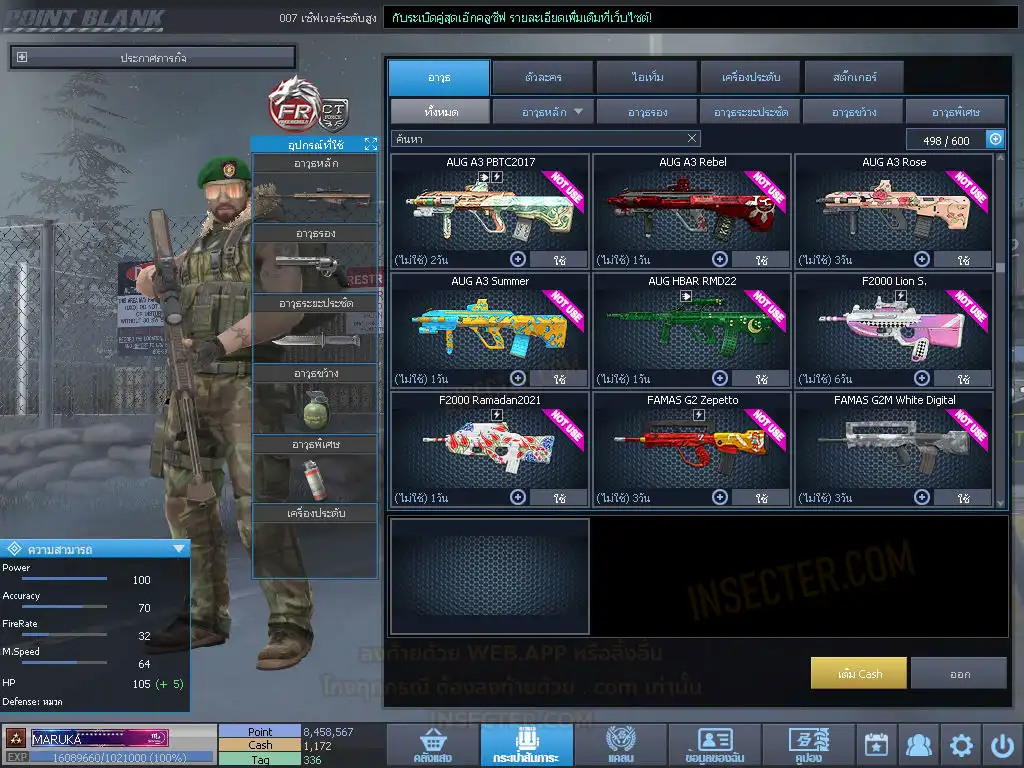Screen dimensions: 1024x768
Task: Click the ค้นหา search field
Action: (x=540, y=139)
